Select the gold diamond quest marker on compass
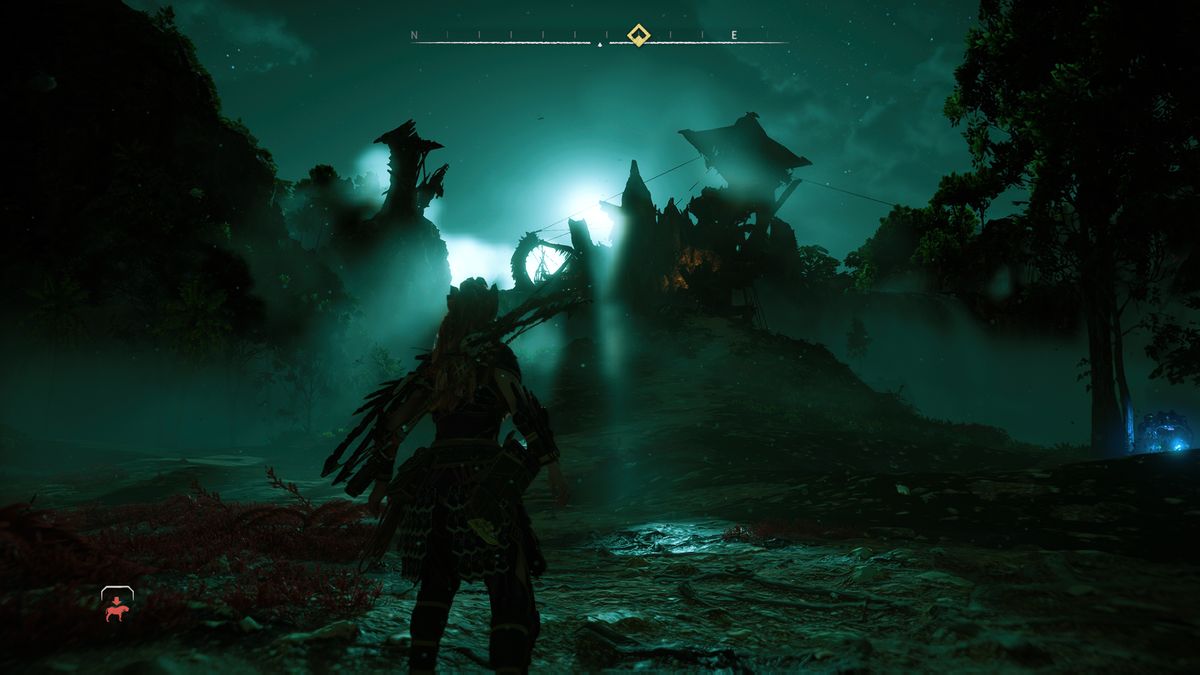 click(638, 35)
